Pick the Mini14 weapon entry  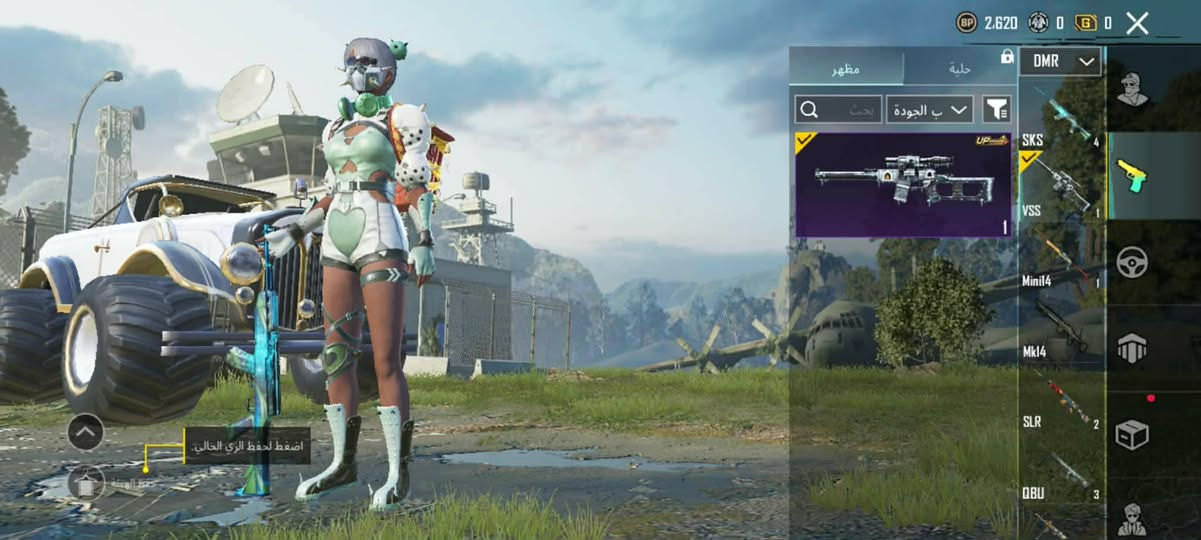pos(1061,260)
